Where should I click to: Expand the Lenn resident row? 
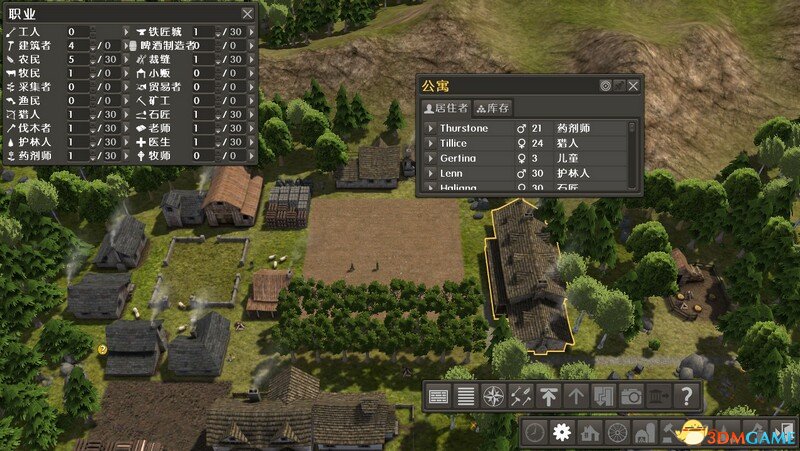point(430,174)
